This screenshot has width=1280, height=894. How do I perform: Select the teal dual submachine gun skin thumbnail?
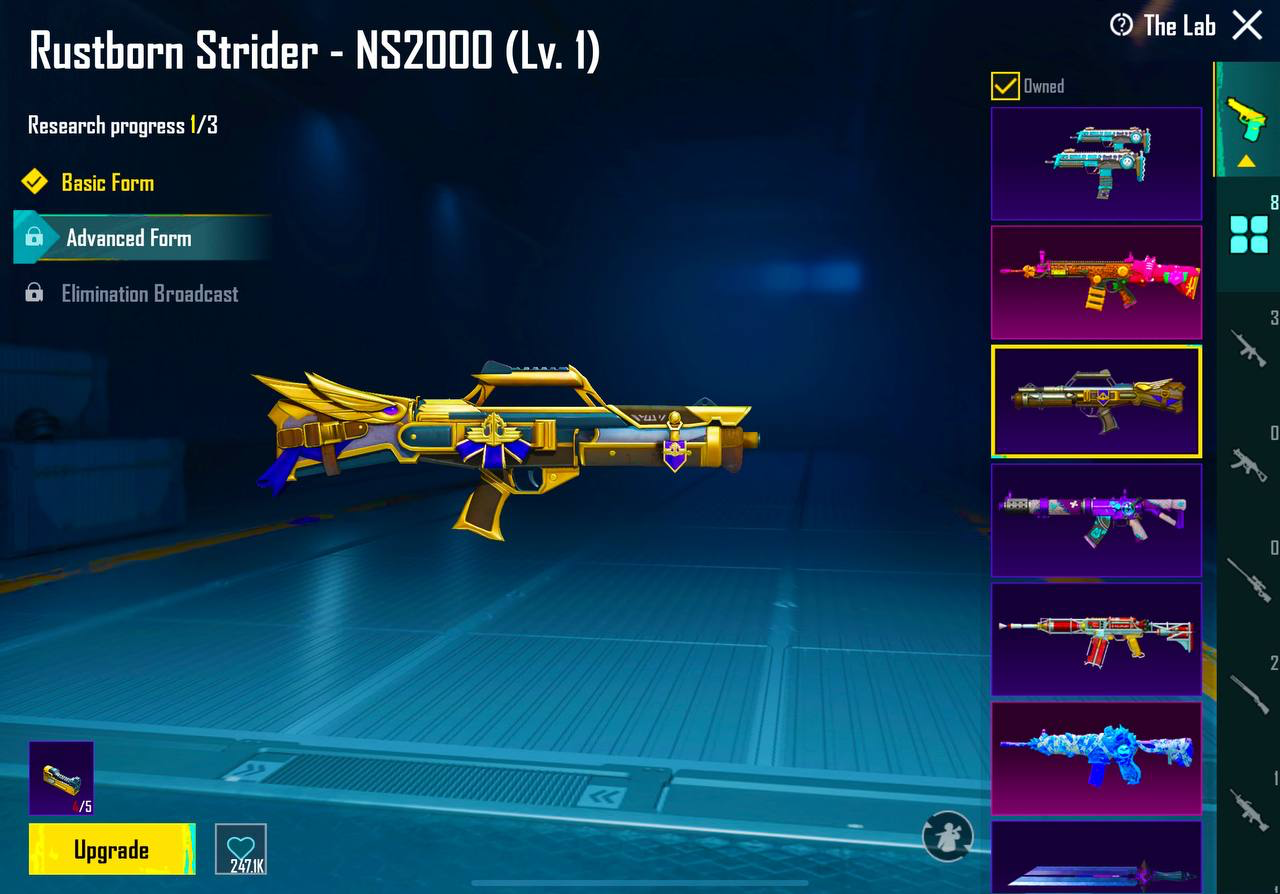coord(1096,163)
